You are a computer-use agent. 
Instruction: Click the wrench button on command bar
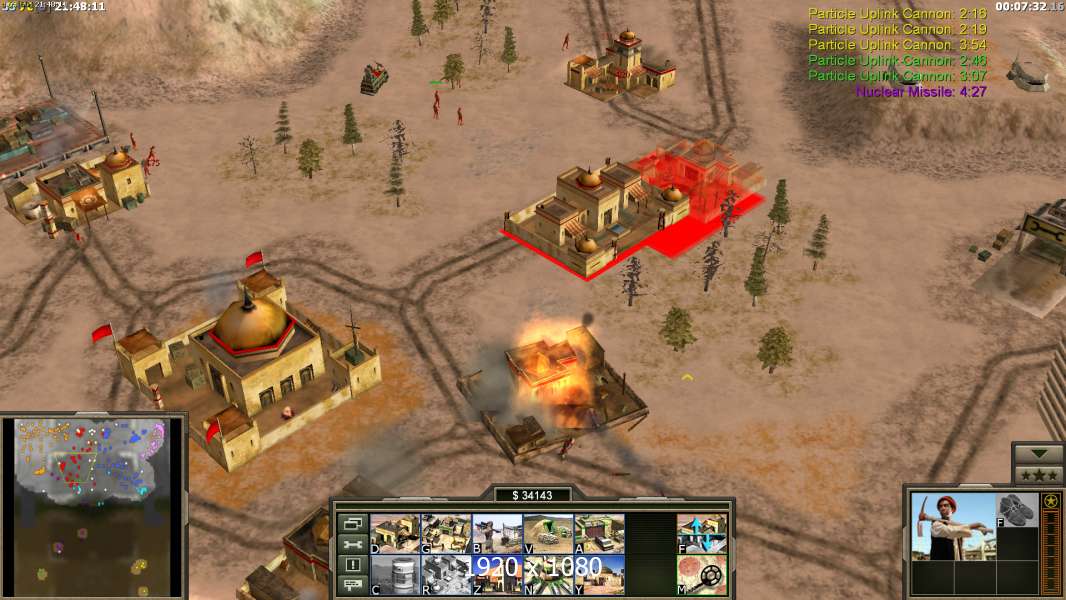pos(351,544)
